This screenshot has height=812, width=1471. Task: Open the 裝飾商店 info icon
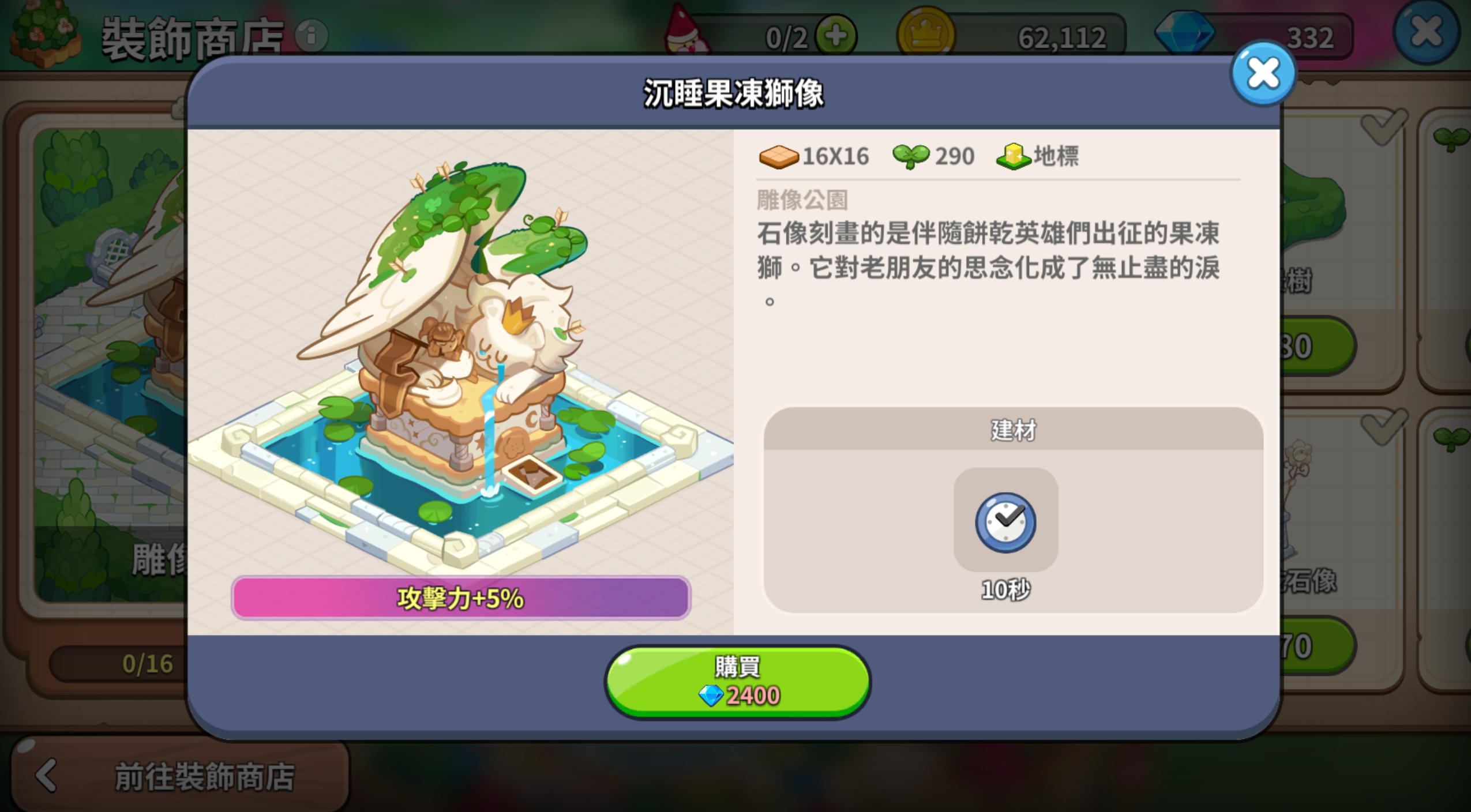tap(312, 36)
